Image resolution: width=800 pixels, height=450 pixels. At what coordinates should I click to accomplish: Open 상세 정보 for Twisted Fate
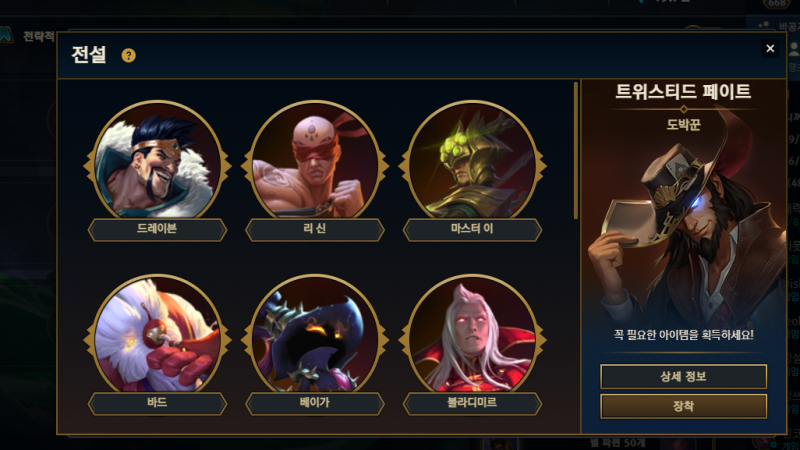click(x=683, y=376)
